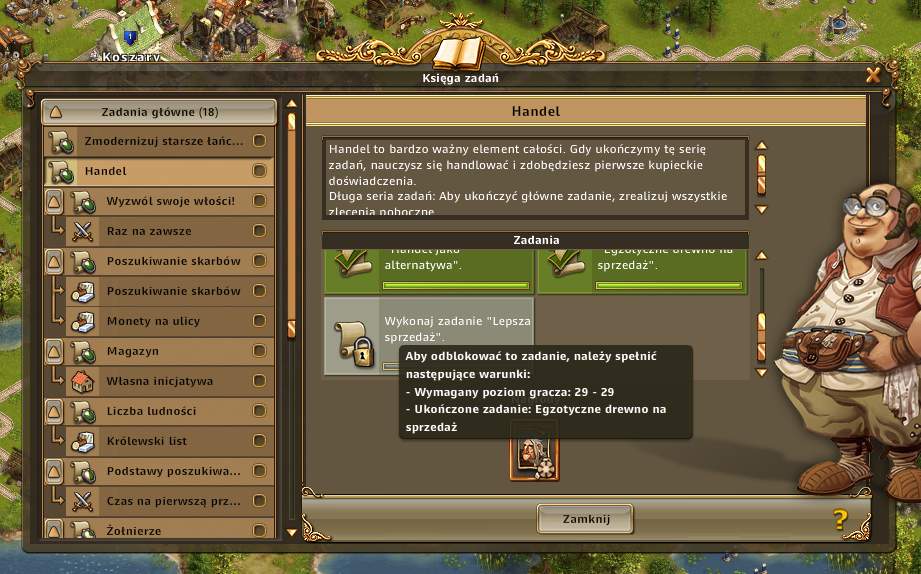Select the Królewski list subquest

[170, 441]
